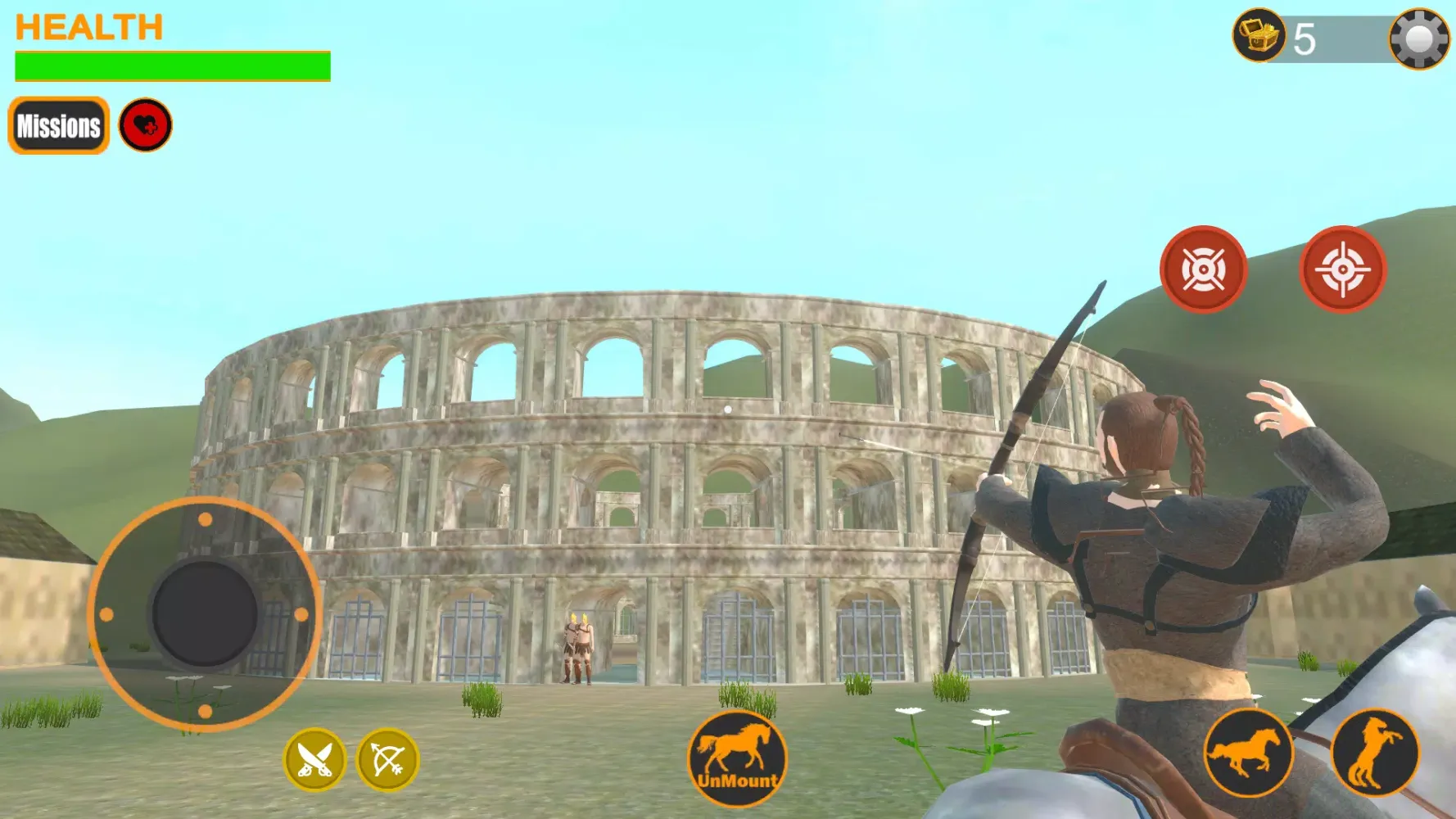1456x819 pixels.
Task: Switch to the bow and arrow weapon
Action: pos(388,759)
